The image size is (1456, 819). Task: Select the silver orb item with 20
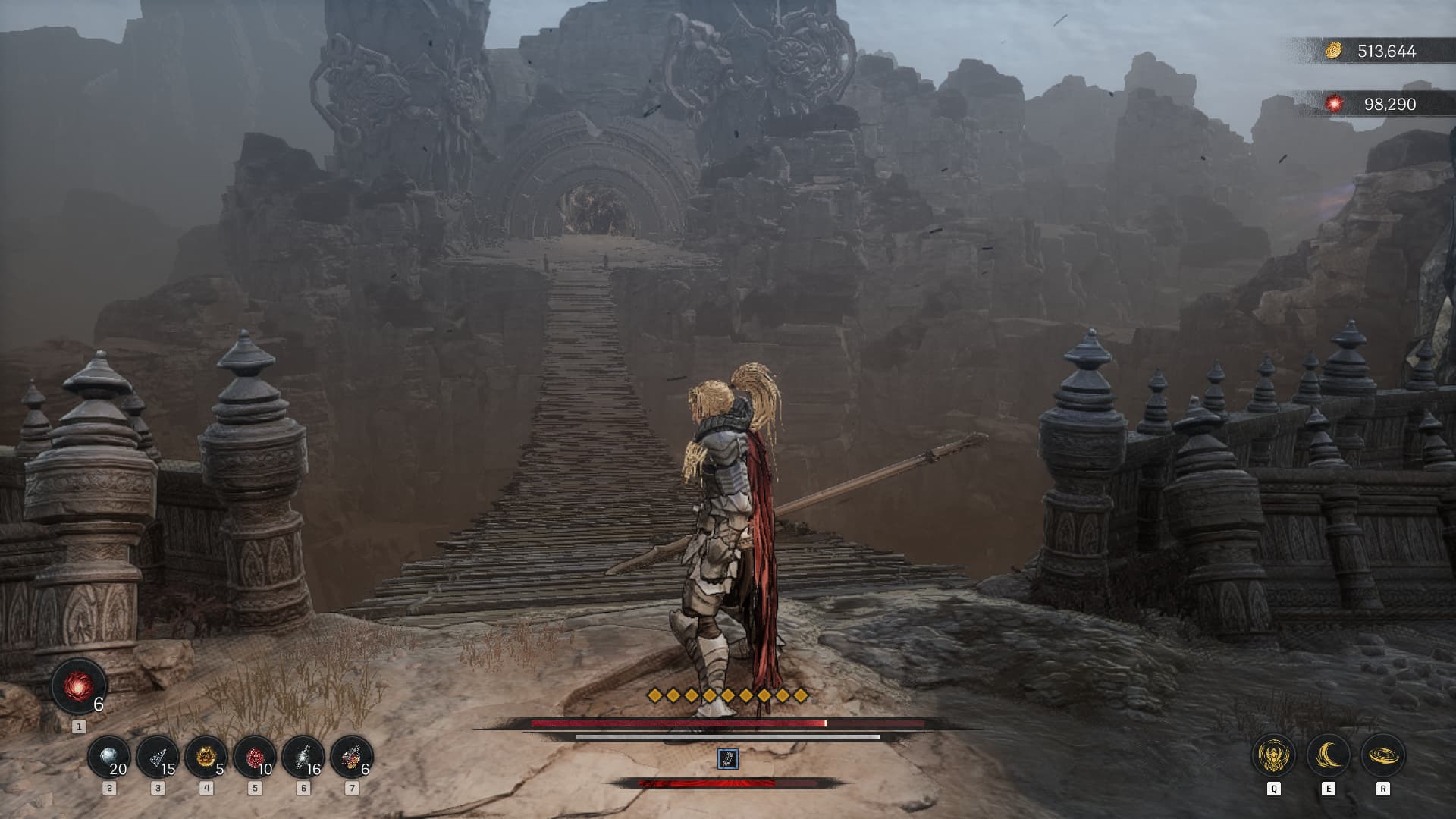(x=108, y=757)
